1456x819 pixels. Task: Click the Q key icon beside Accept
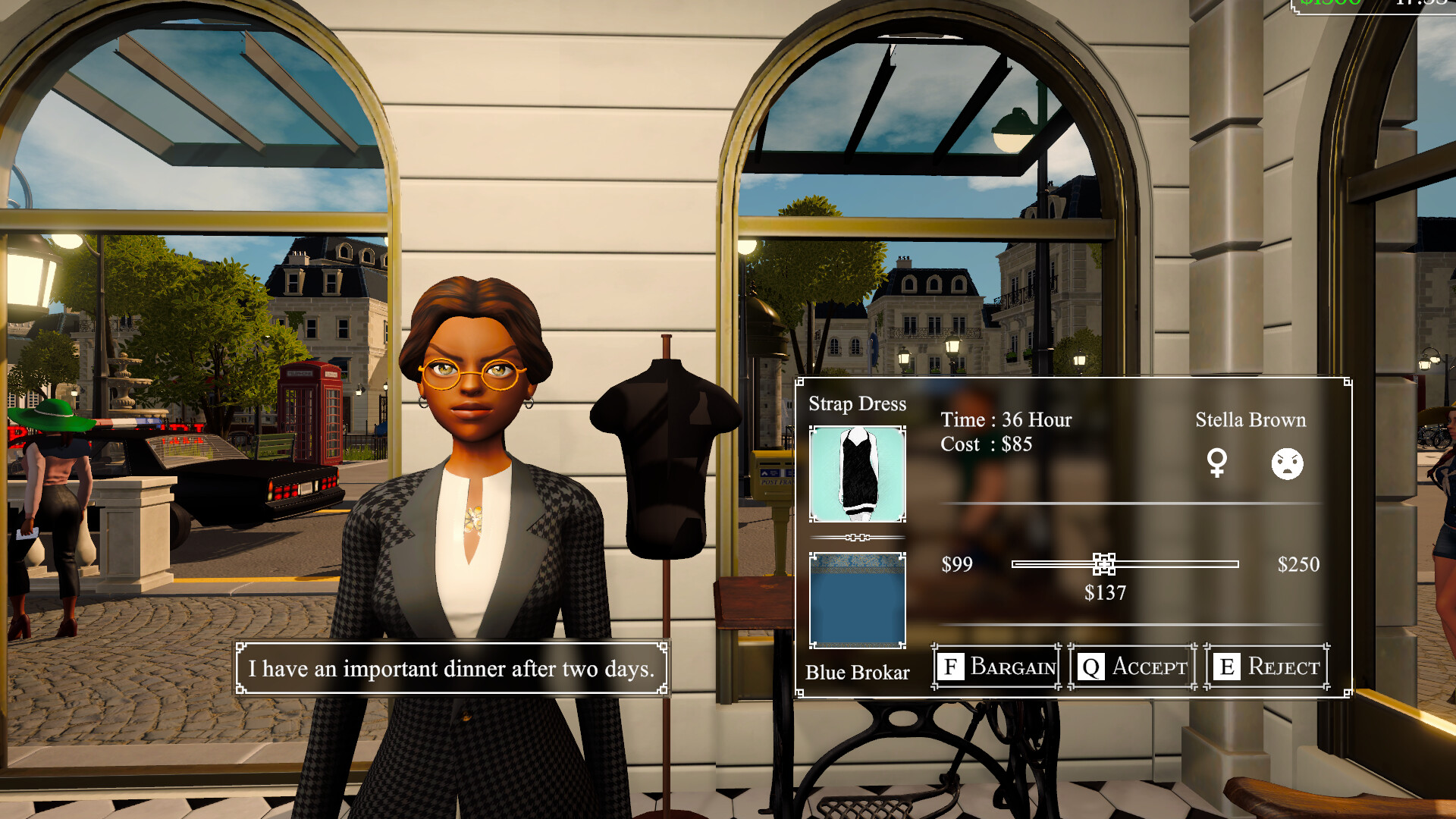click(x=1090, y=667)
